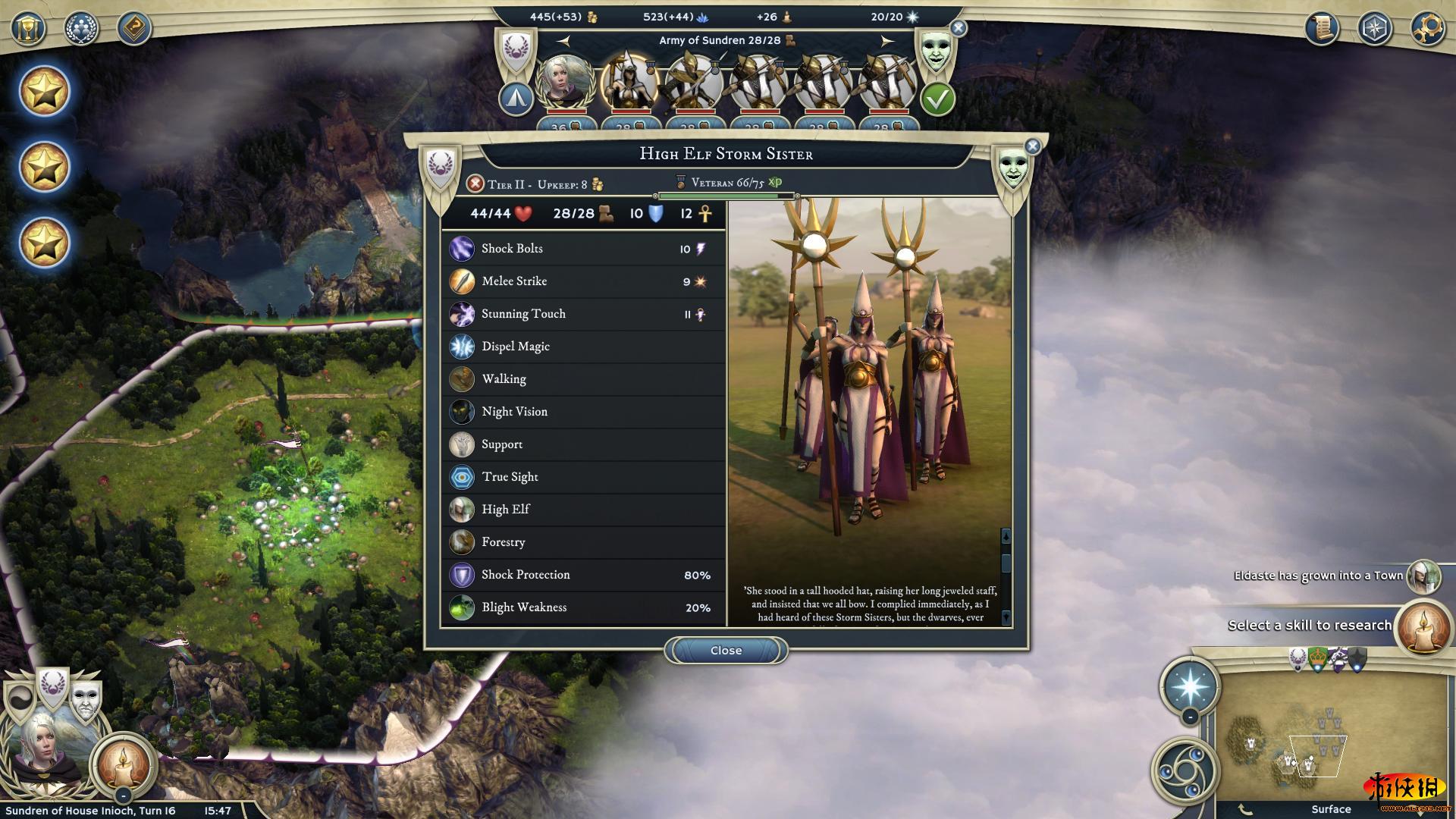
Task: Dismiss unit panel with top-right X
Action: pyautogui.click(x=1032, y=146)
